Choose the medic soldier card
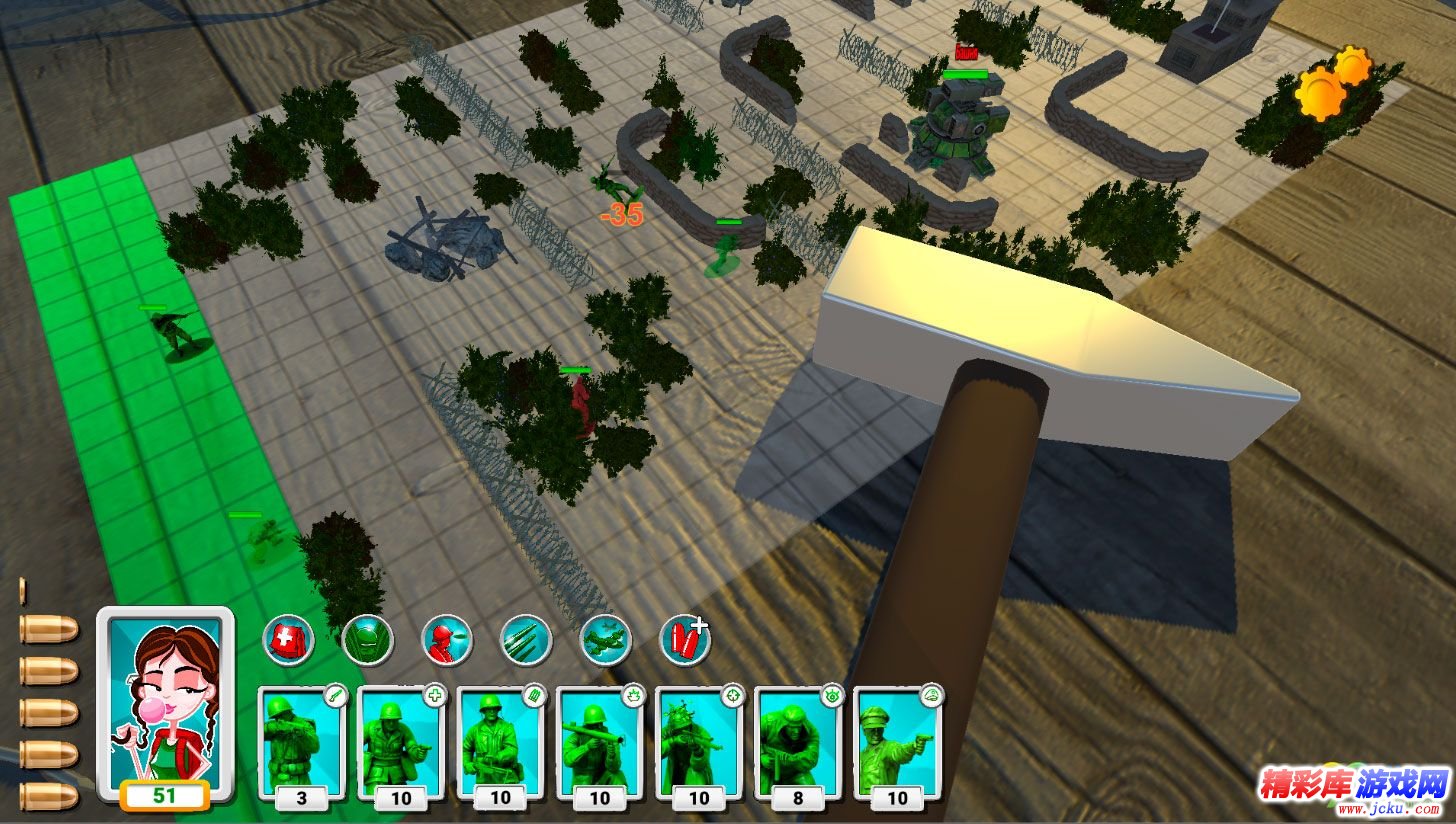 click(x=400, y=741)
